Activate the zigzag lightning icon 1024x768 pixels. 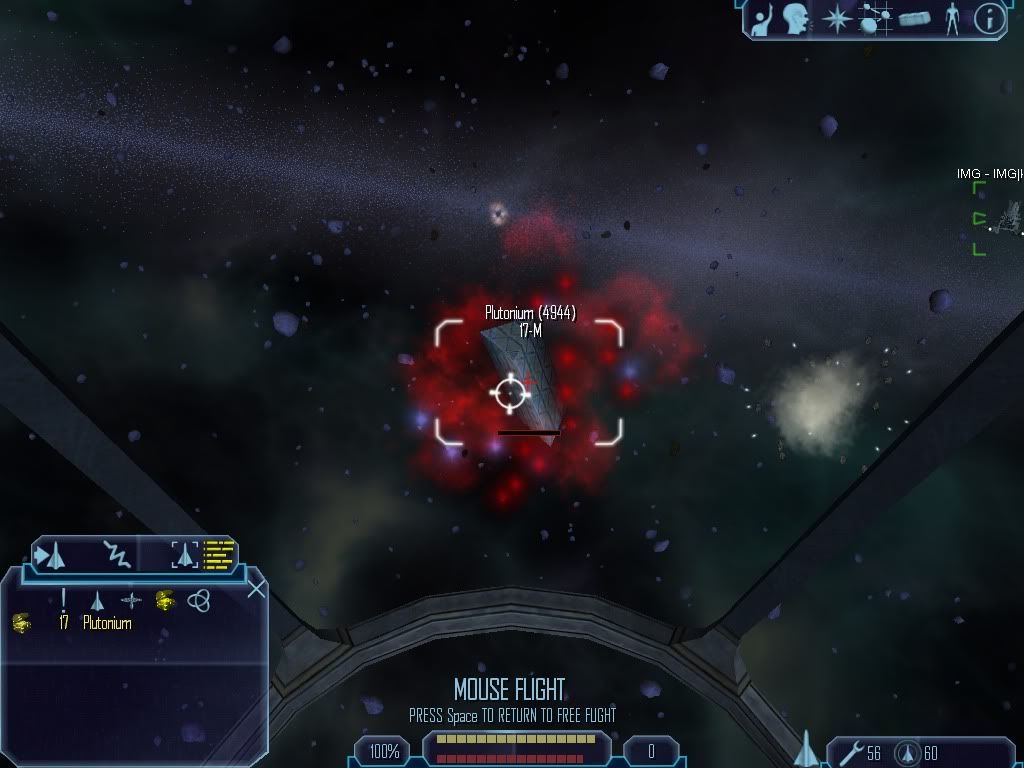click(x=118, y=554)
